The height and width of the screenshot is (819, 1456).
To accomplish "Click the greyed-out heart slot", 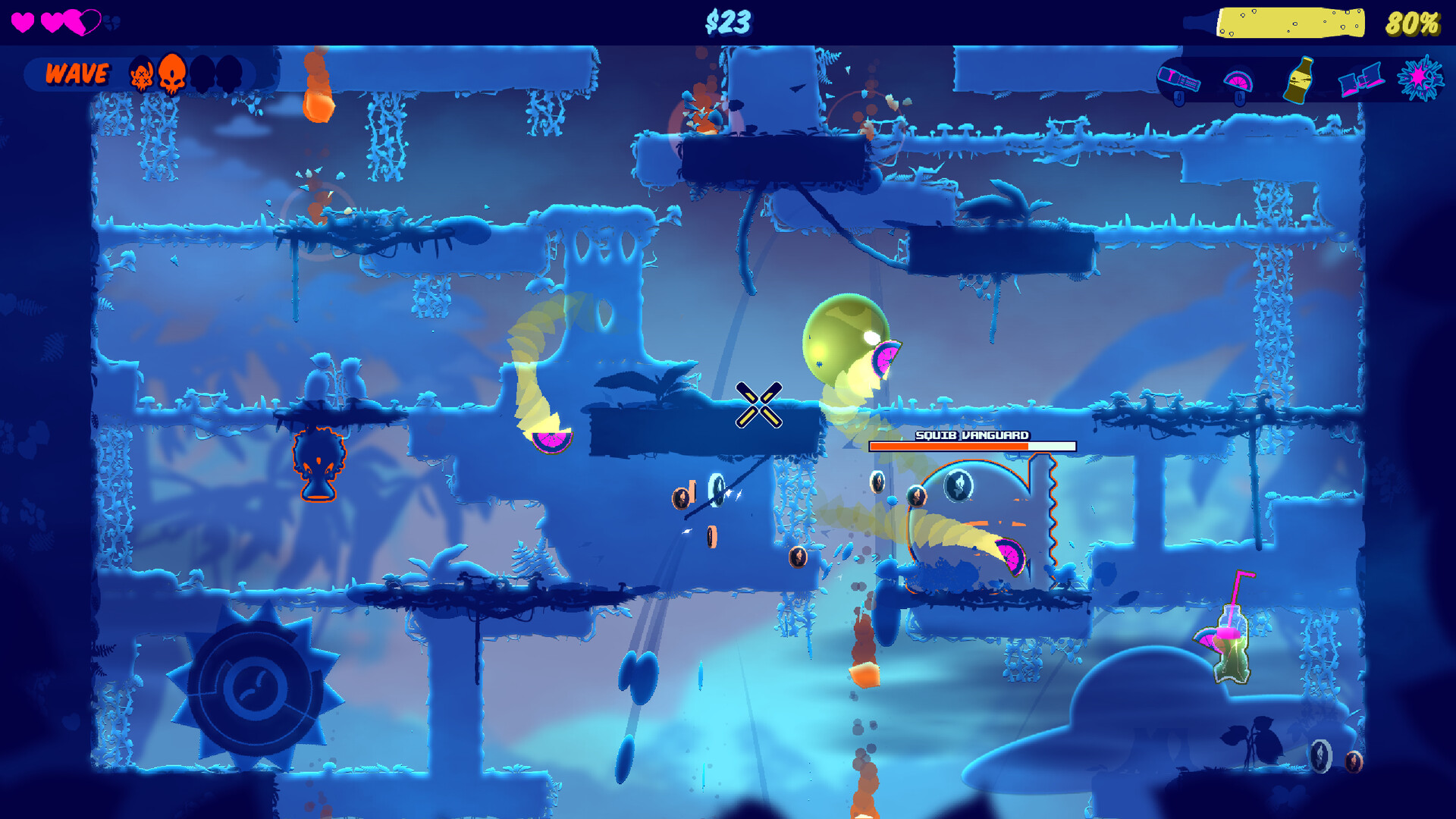I will coord(112,20).
